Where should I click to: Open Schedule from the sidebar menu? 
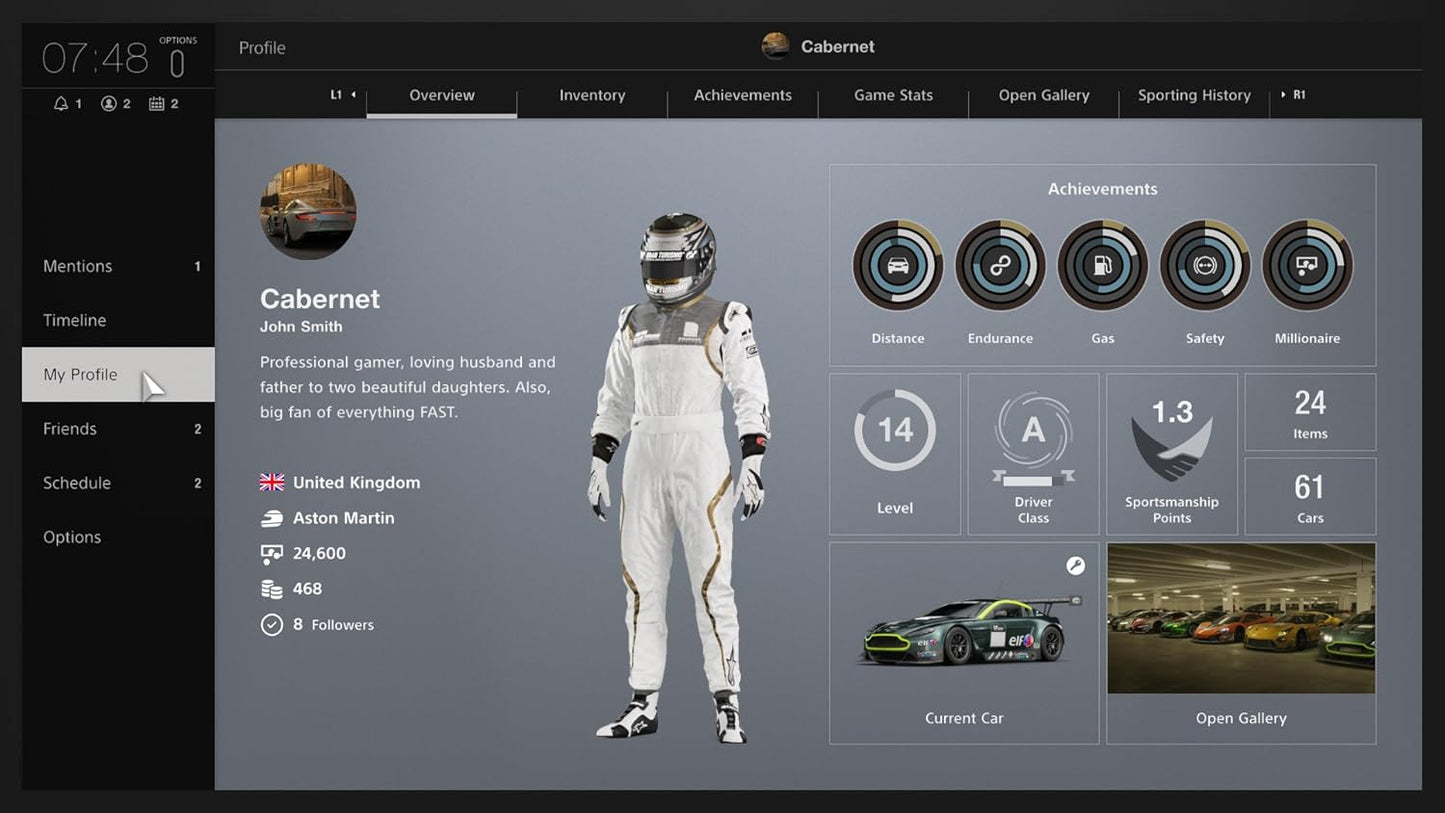point(76,483)
